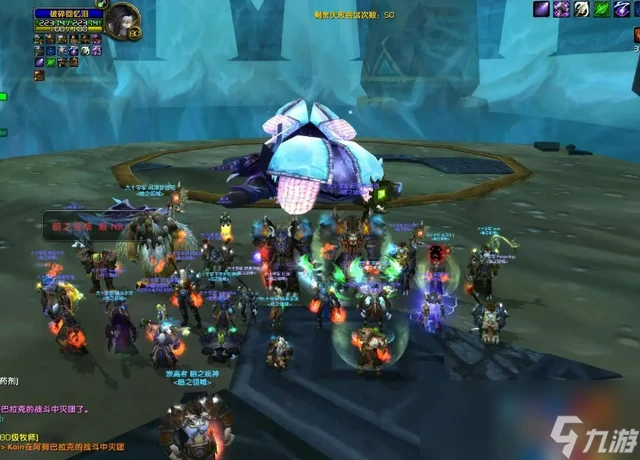Select the player name bar 破碎回忆泪

pos(68,14)
